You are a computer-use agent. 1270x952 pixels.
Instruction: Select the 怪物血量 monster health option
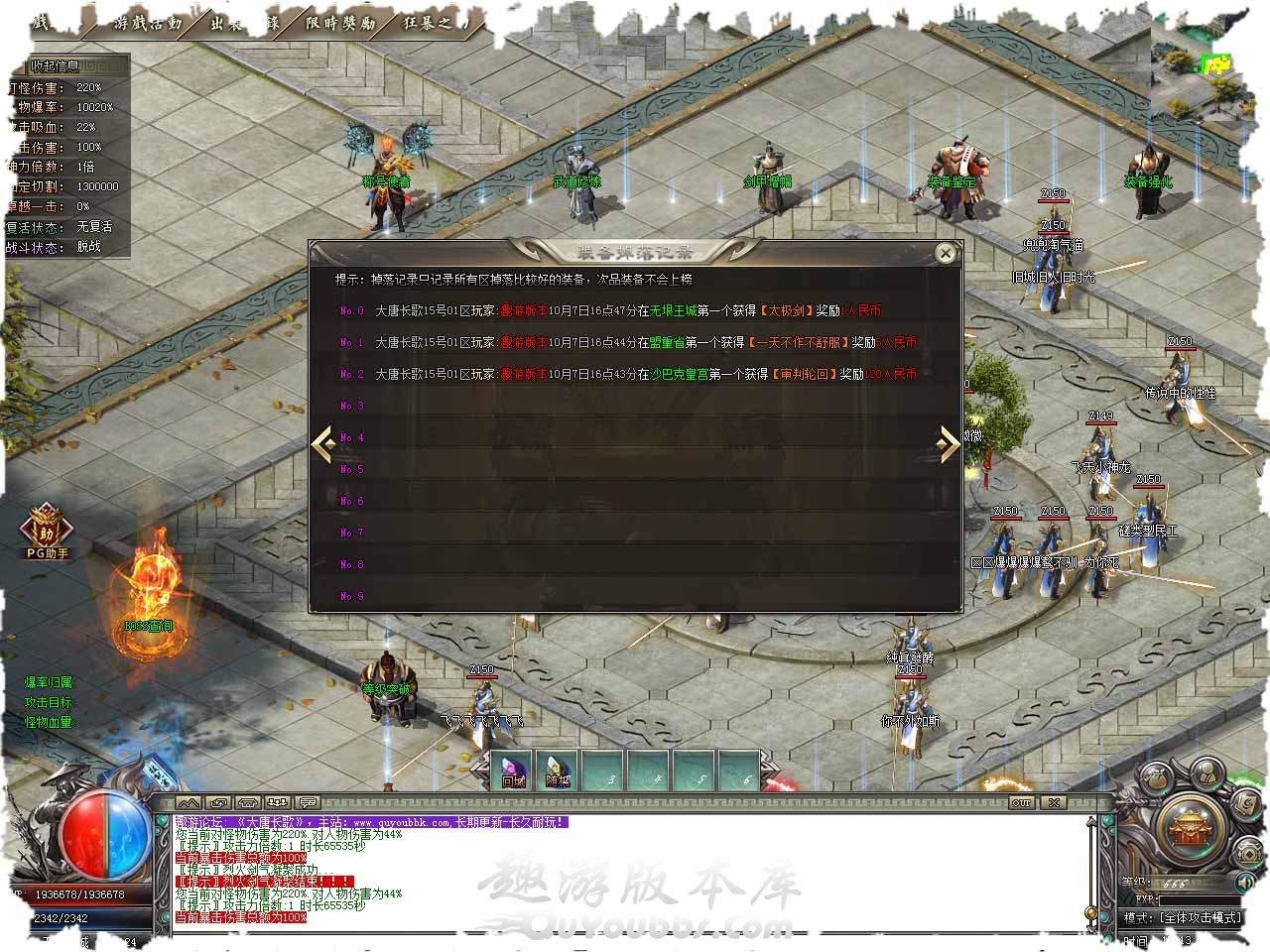click(49, 722)
